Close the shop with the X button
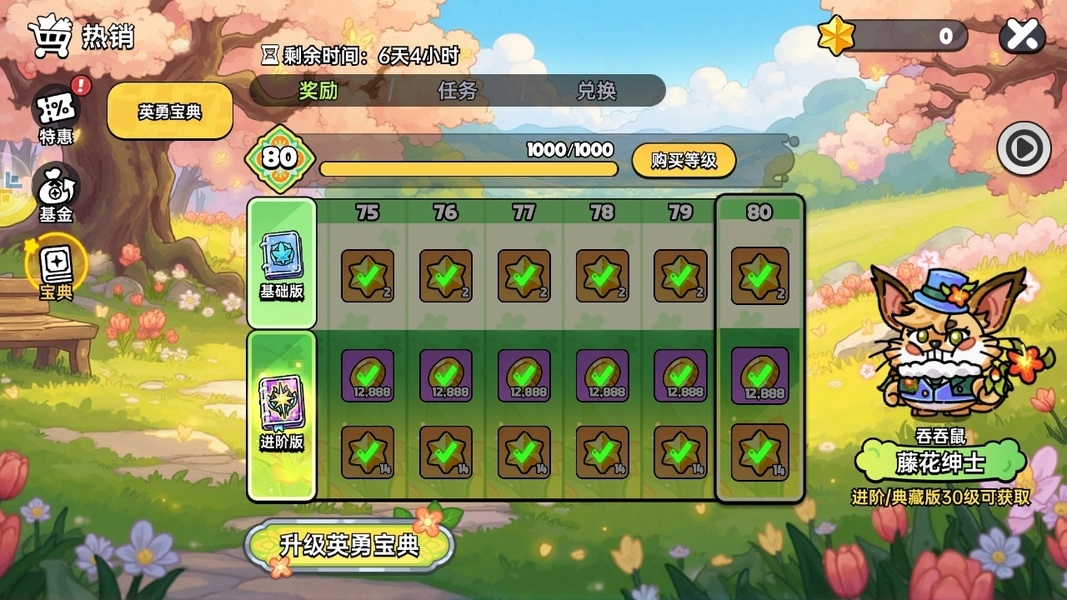This screenshot has width=1067, height=600. [x=1022, y=37]
